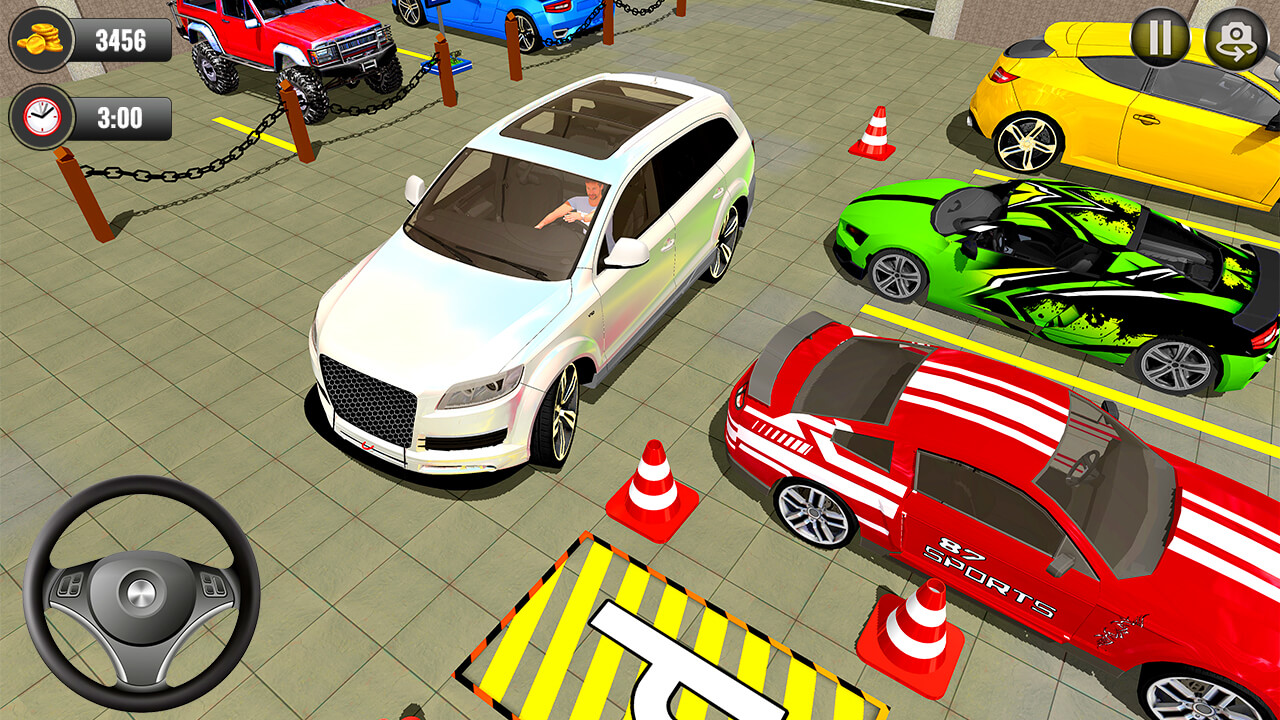Toggle pause on the gameplay
This screenshot has width=1280, height=720.
pos(1159,38)
